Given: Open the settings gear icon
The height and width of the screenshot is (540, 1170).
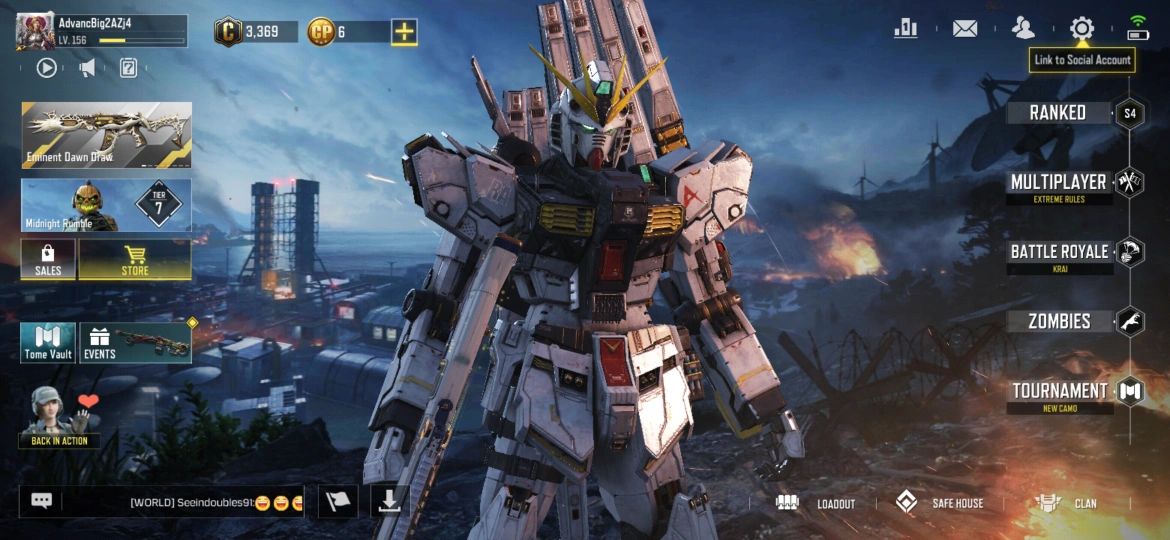Looking at the screenshot, I should pyautogui.click(x=1082, y=28).
